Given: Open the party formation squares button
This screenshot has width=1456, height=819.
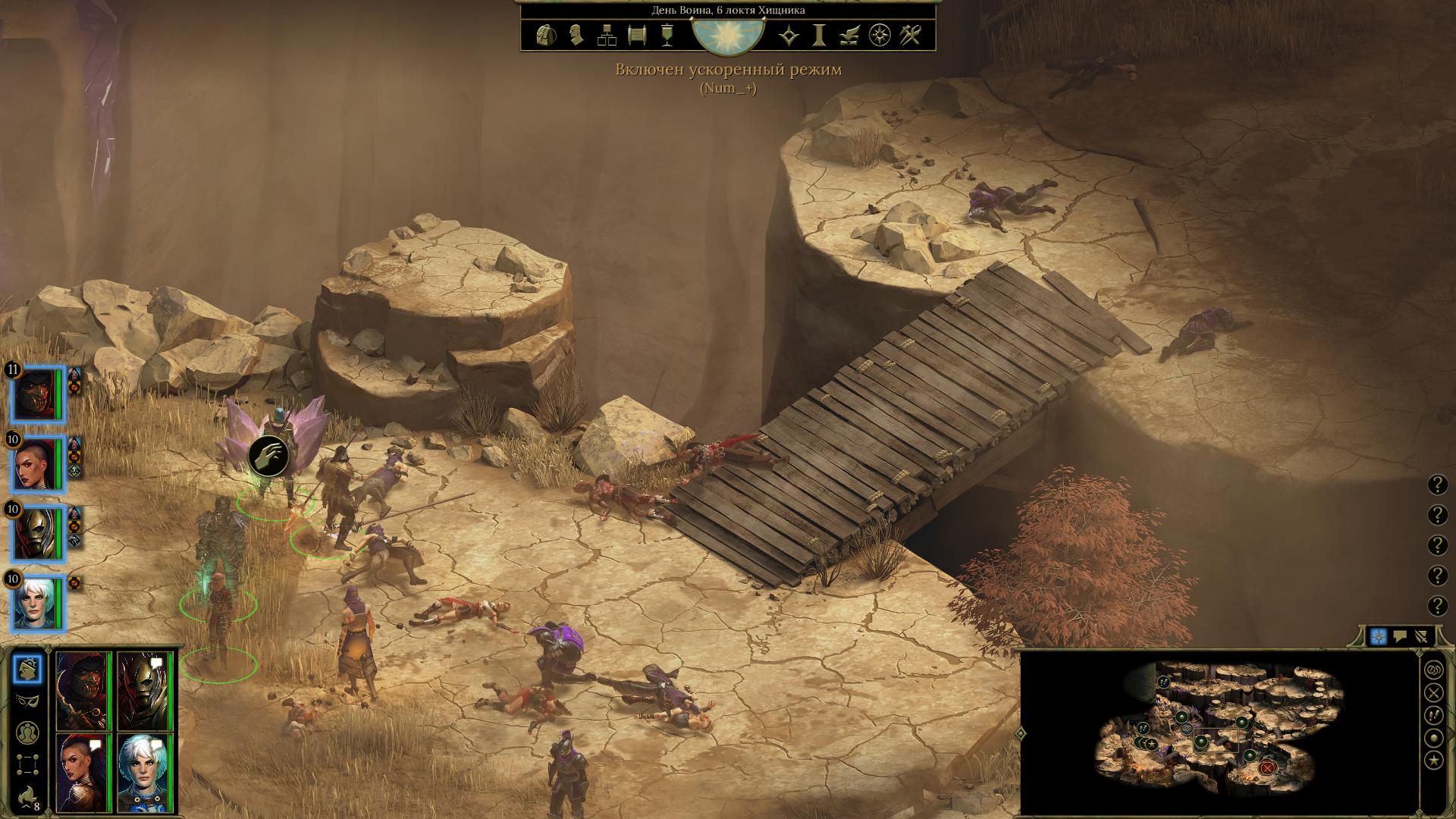Looking at the screenshot, I should (27, 763).
